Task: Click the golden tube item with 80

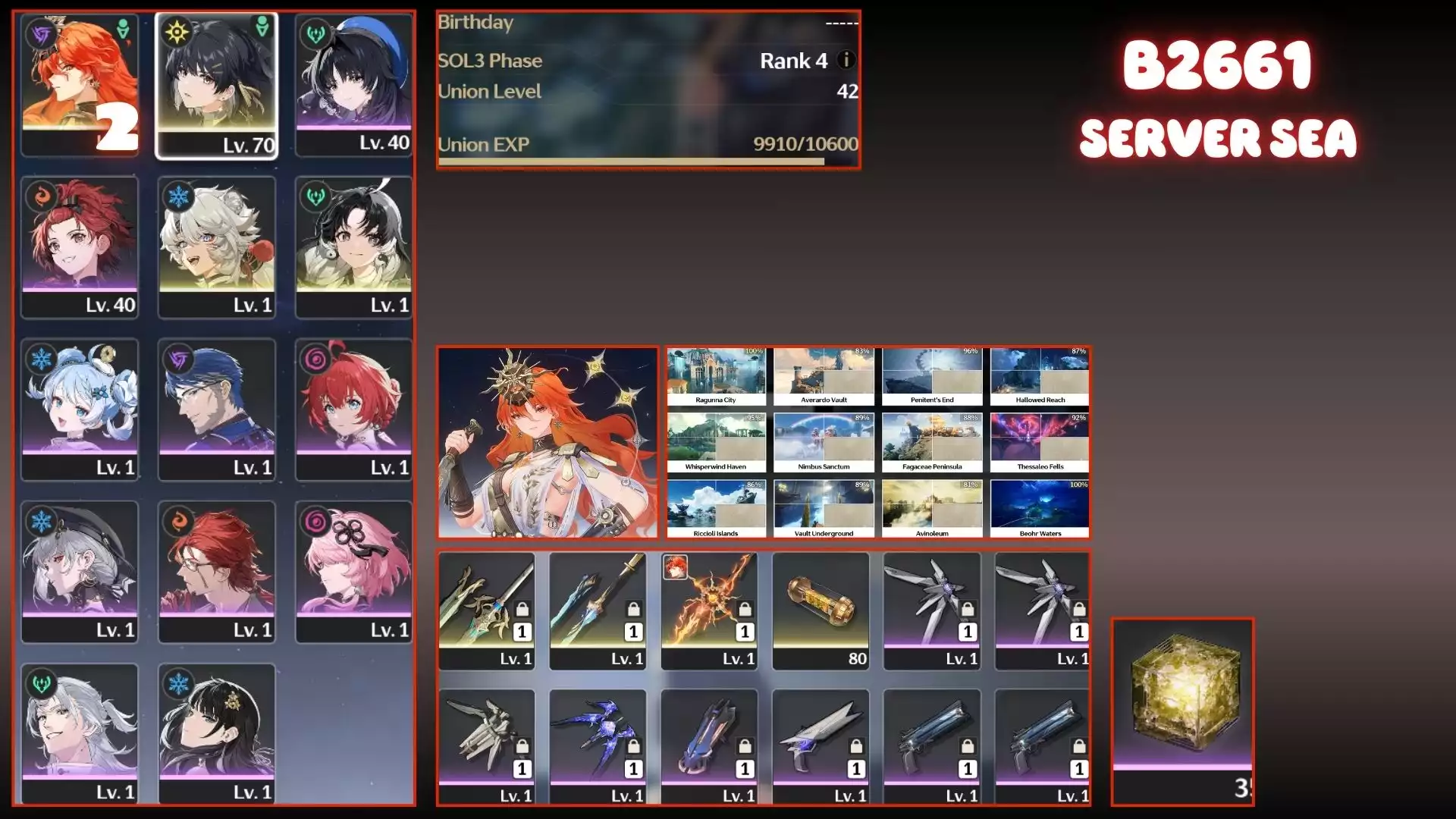Action: point(821,610)
